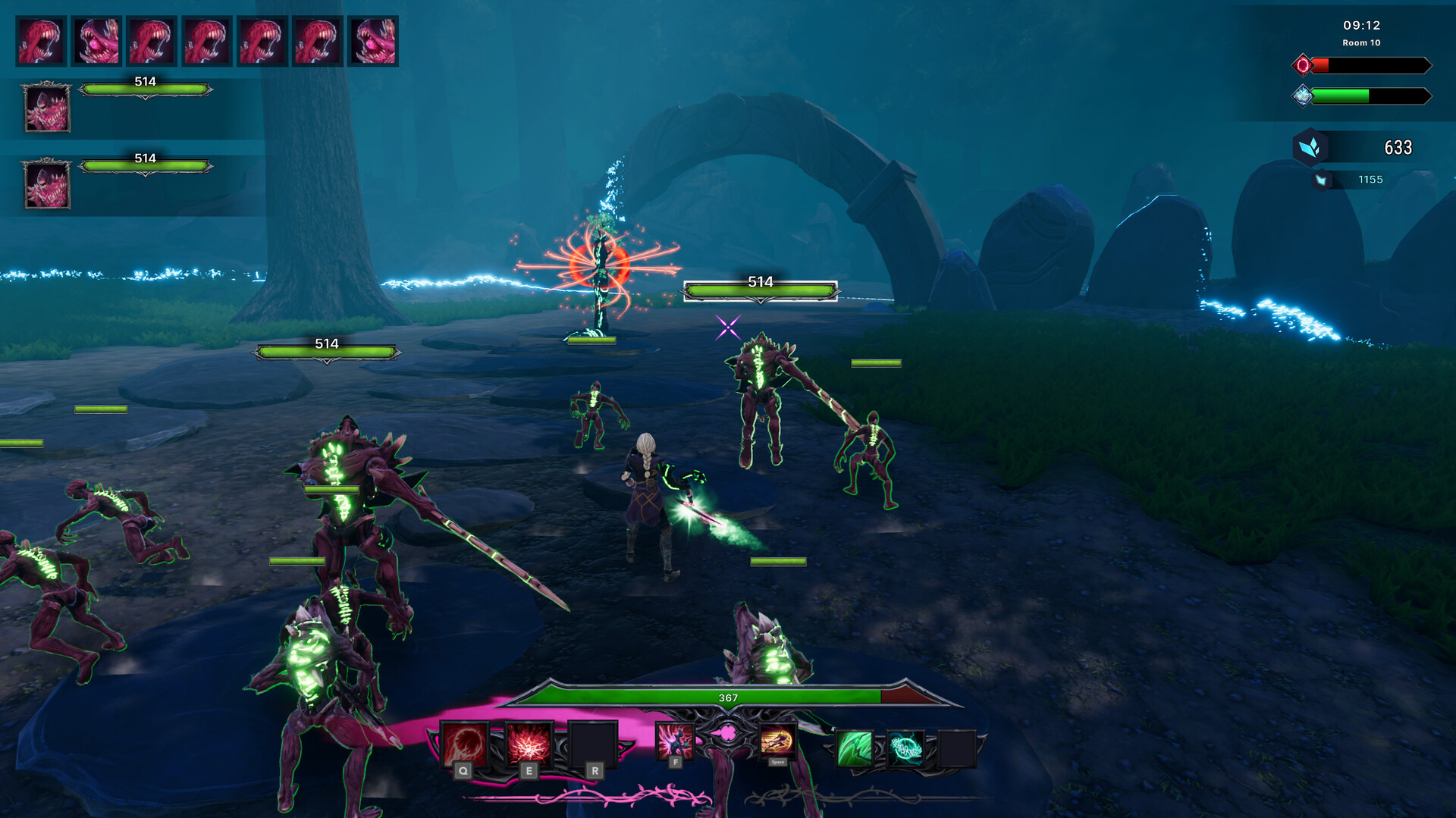The width and height of the screenshot is (1456, 818).
Task: Activate the red swirling orb ability
Action: click(464, 744)
